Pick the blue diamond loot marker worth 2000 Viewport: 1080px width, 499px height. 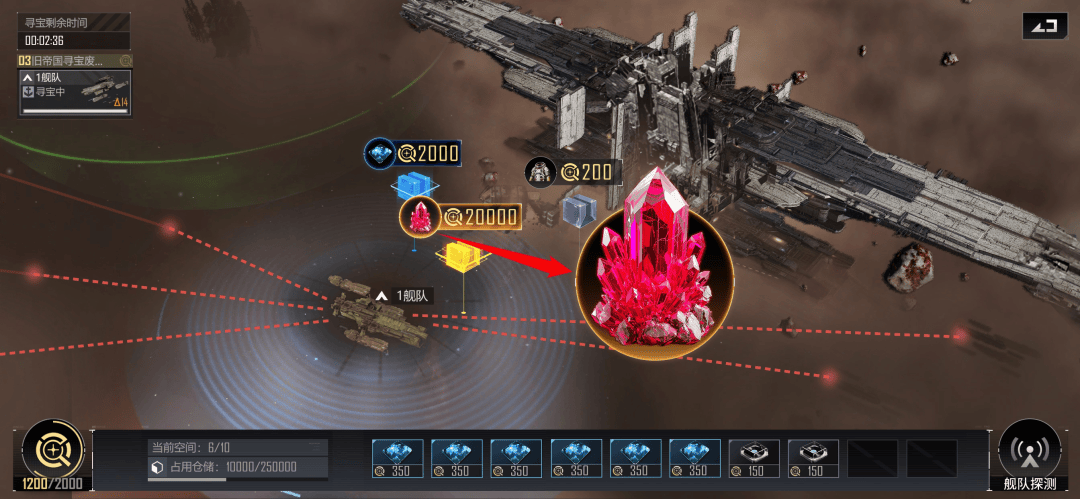tap(380, 153)
